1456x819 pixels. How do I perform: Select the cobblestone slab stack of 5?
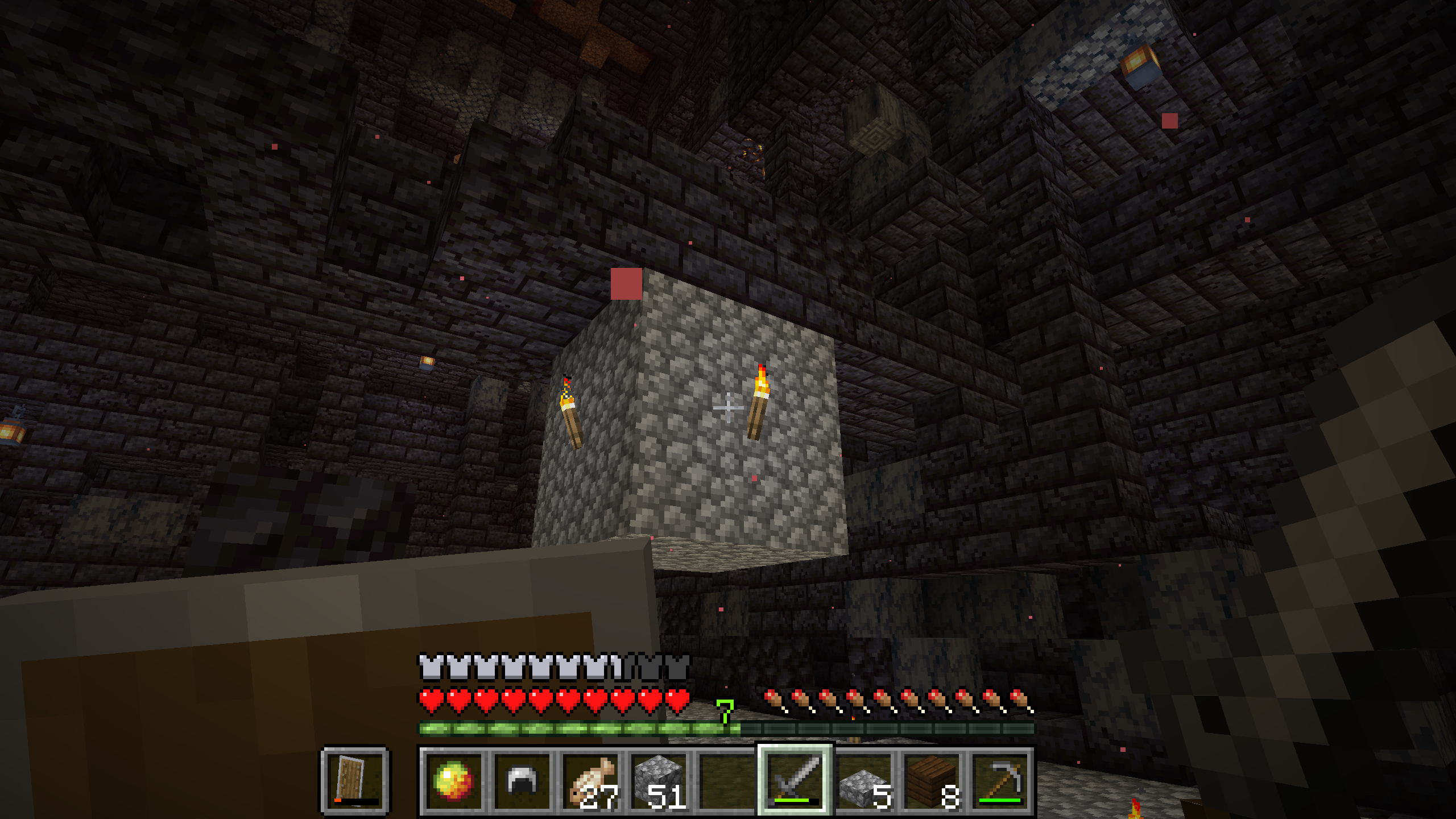[x=863, y=780]
